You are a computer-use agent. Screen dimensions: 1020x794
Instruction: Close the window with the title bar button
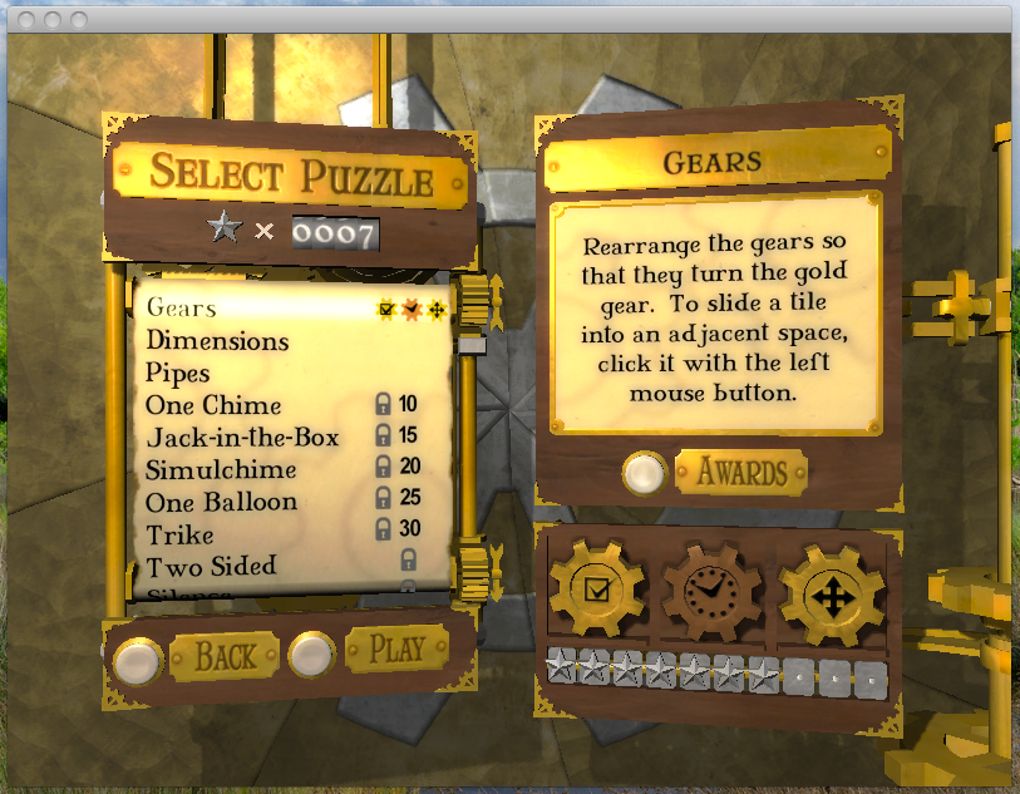coord(27,19)
